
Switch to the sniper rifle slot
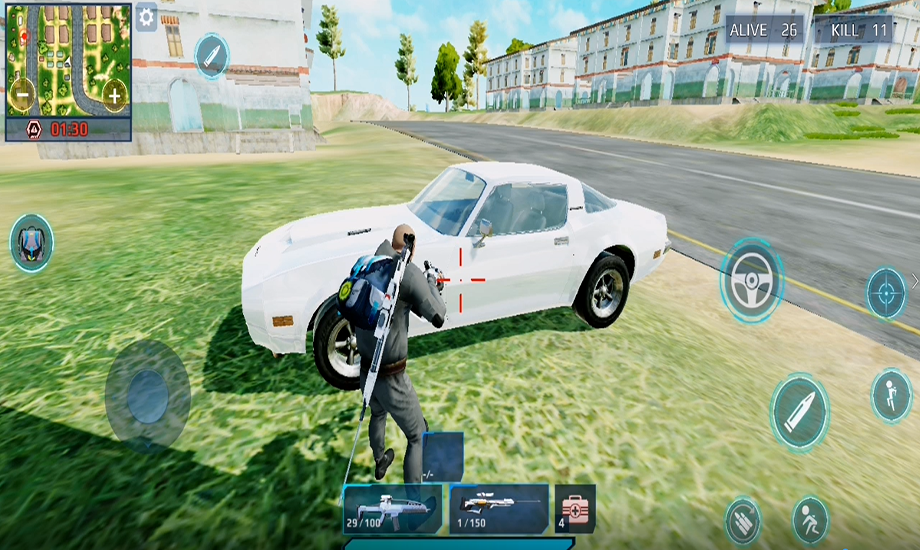click(x=498, y=509)
